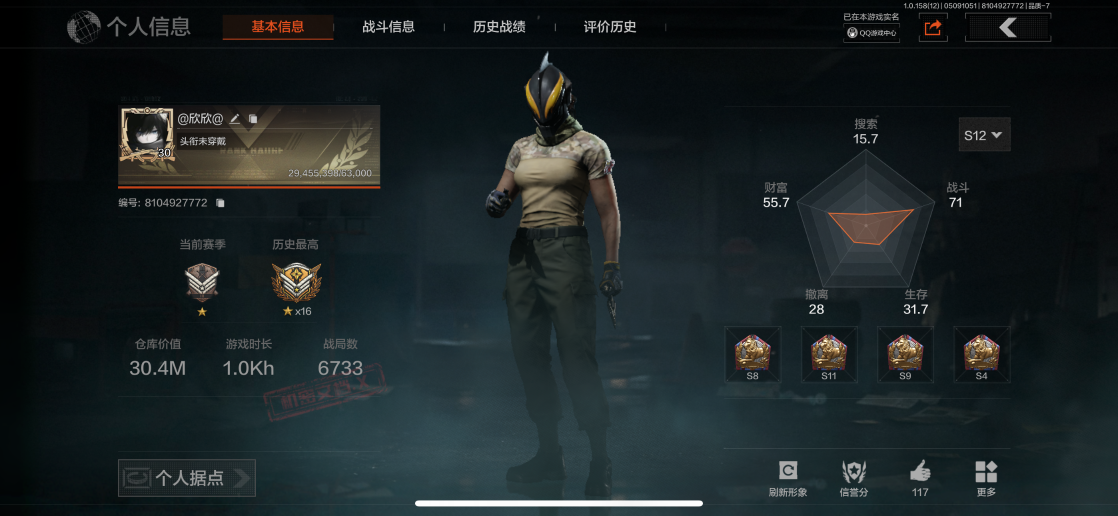Screen dimensions: 1118x516
Task: Open the 更多 more options
Action: point(986,478)
